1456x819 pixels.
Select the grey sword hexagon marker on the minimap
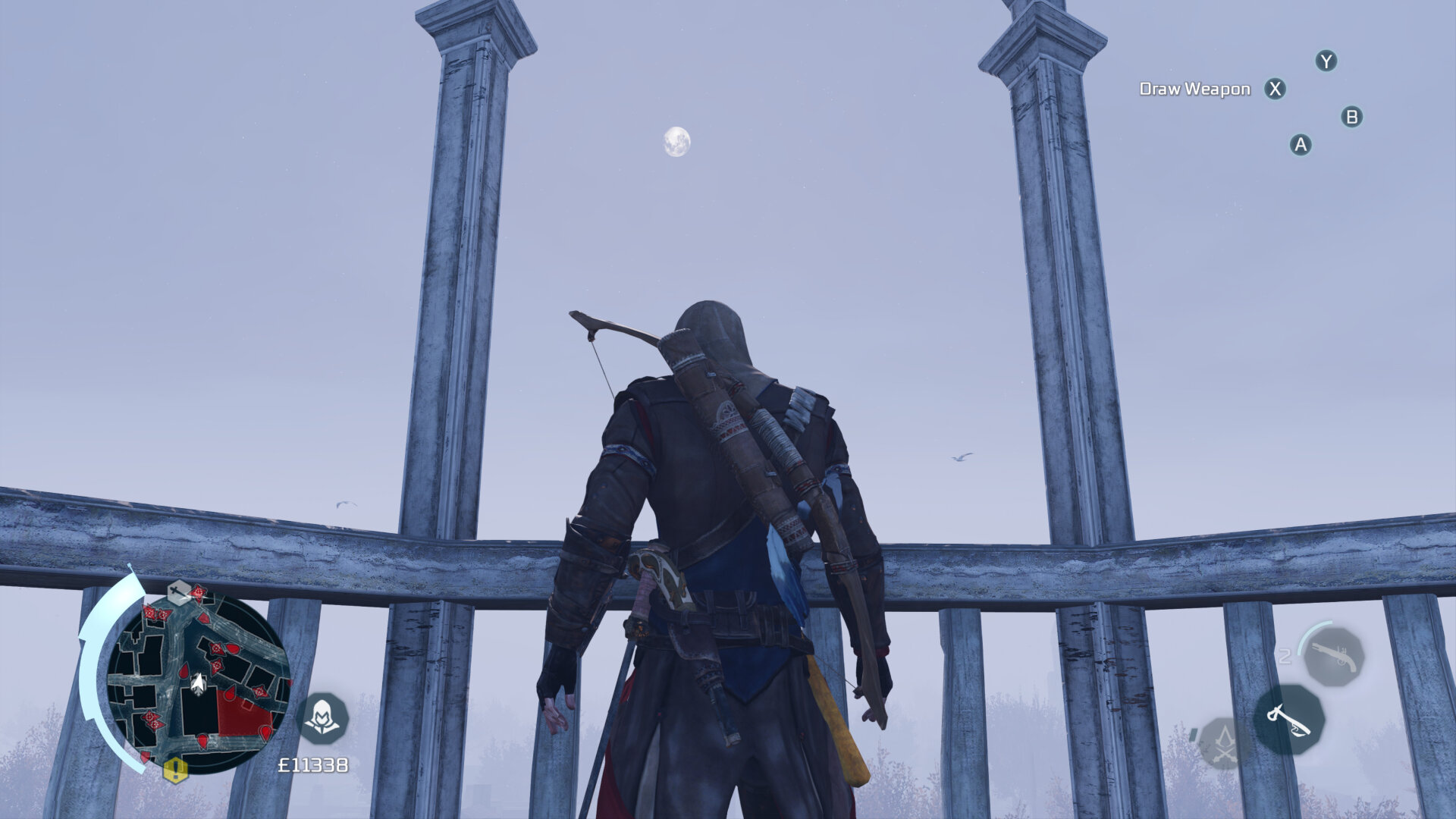click(x=178, y=592)
